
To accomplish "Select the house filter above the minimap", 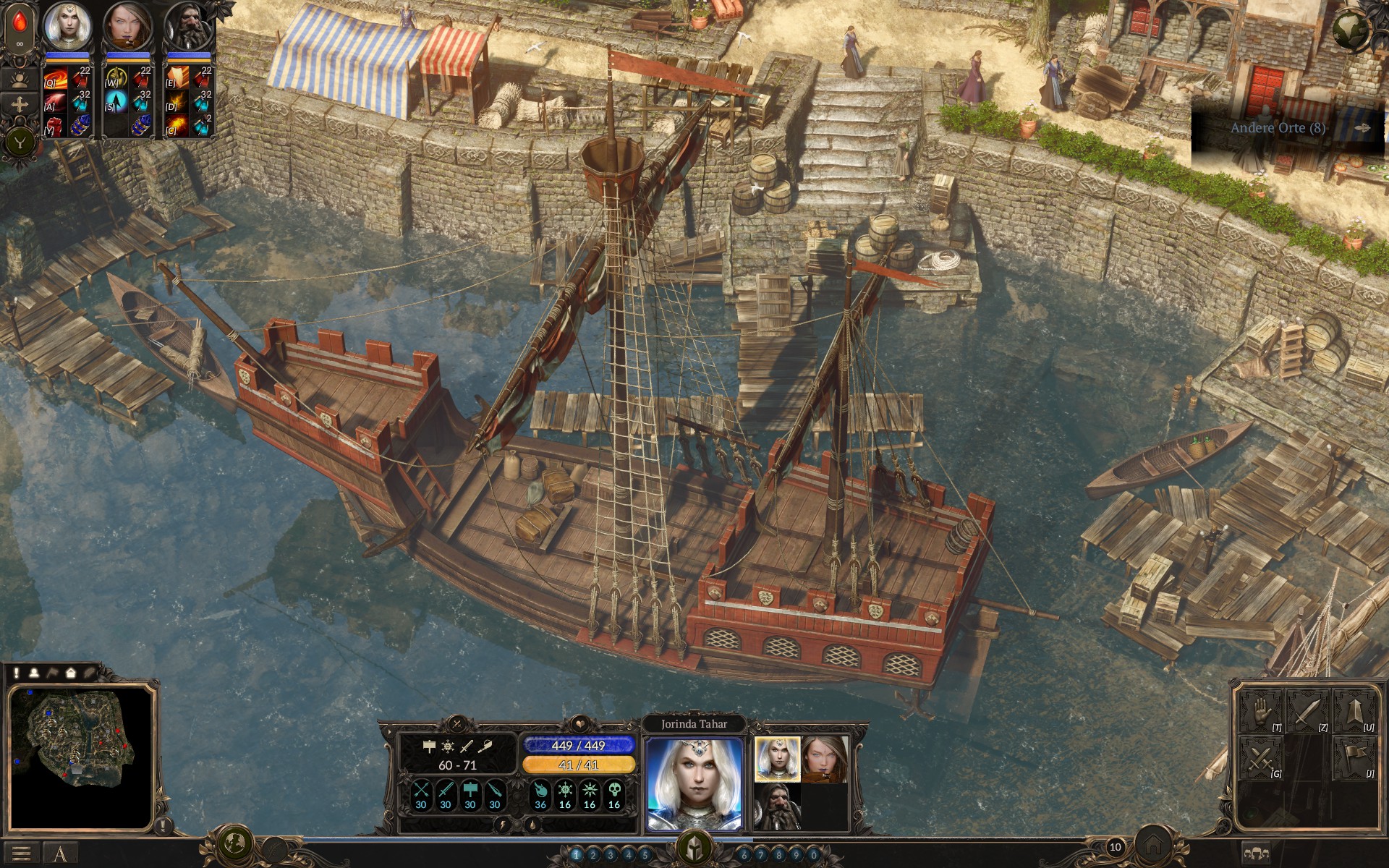I will [71, 673].
